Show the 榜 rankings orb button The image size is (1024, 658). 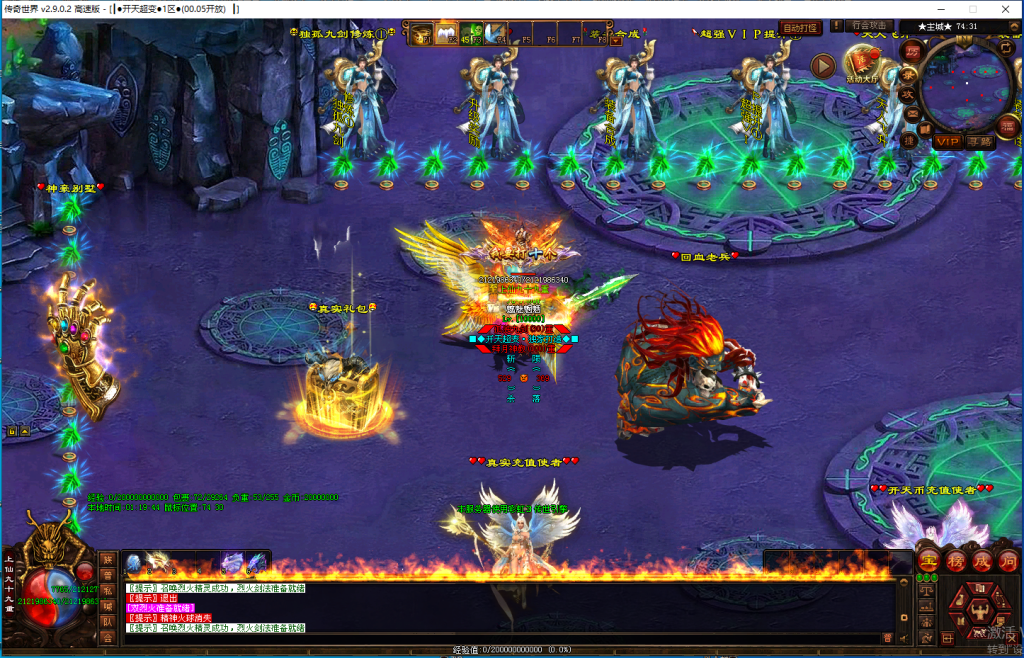pyautogui.click(x=955, y=560)
